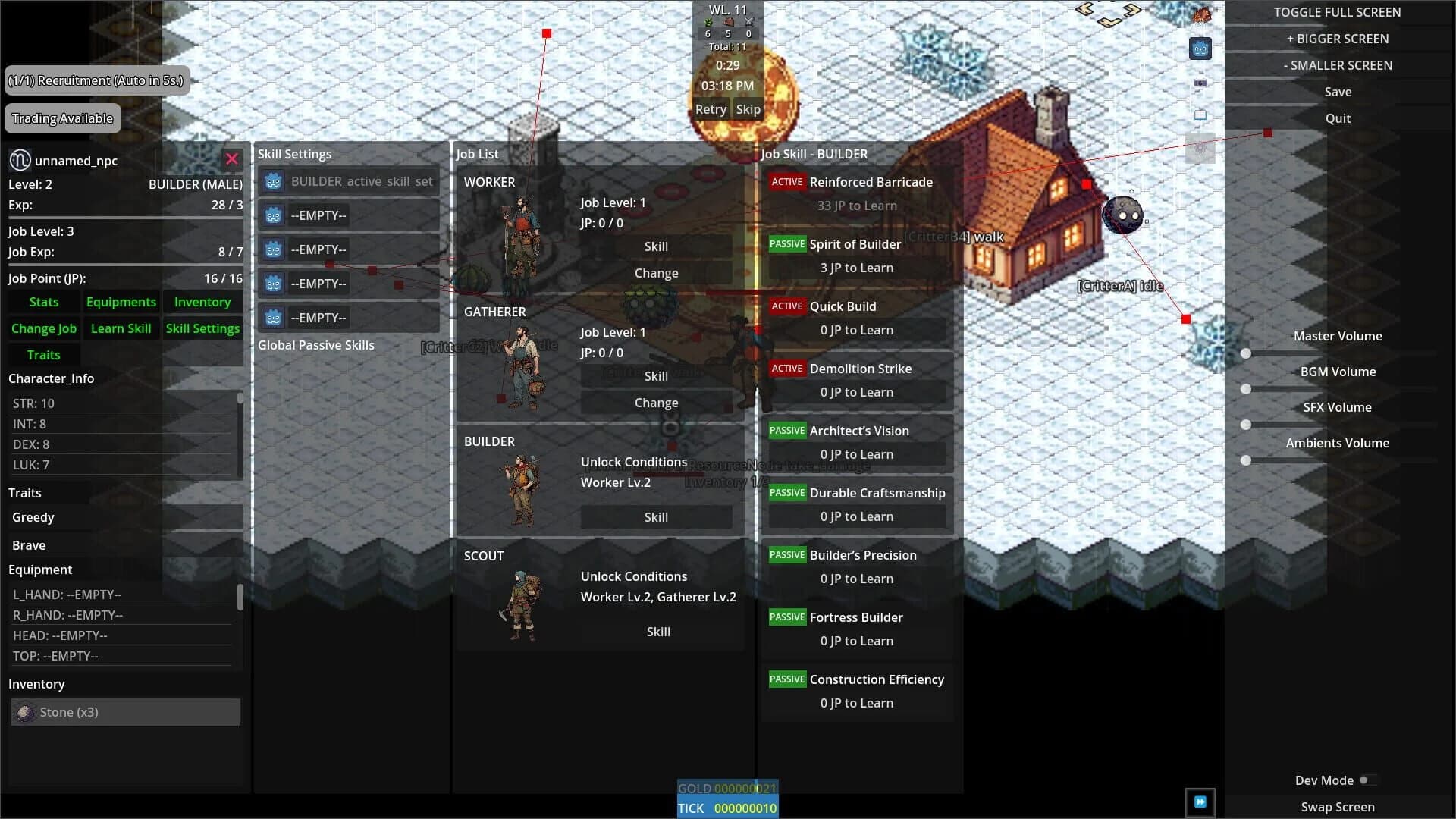Screen dimensions: 1456x819
Task: Switch to the Learn Skill tab
Action: [x=121, y=328]
